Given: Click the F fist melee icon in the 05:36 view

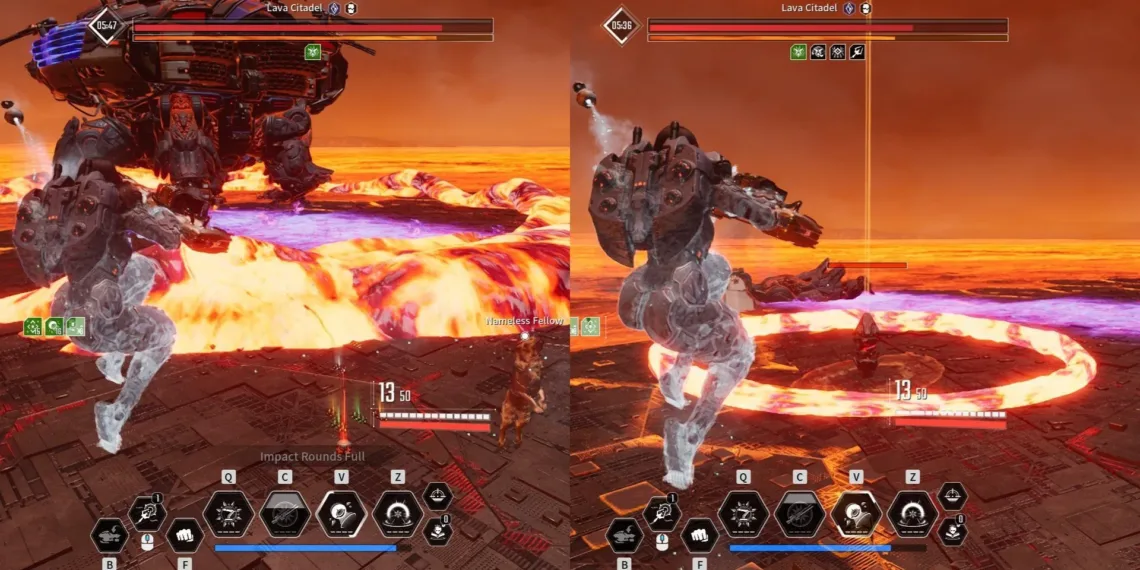Looking at the screenshot, I should pyautogui.click(x=699, y=535).
